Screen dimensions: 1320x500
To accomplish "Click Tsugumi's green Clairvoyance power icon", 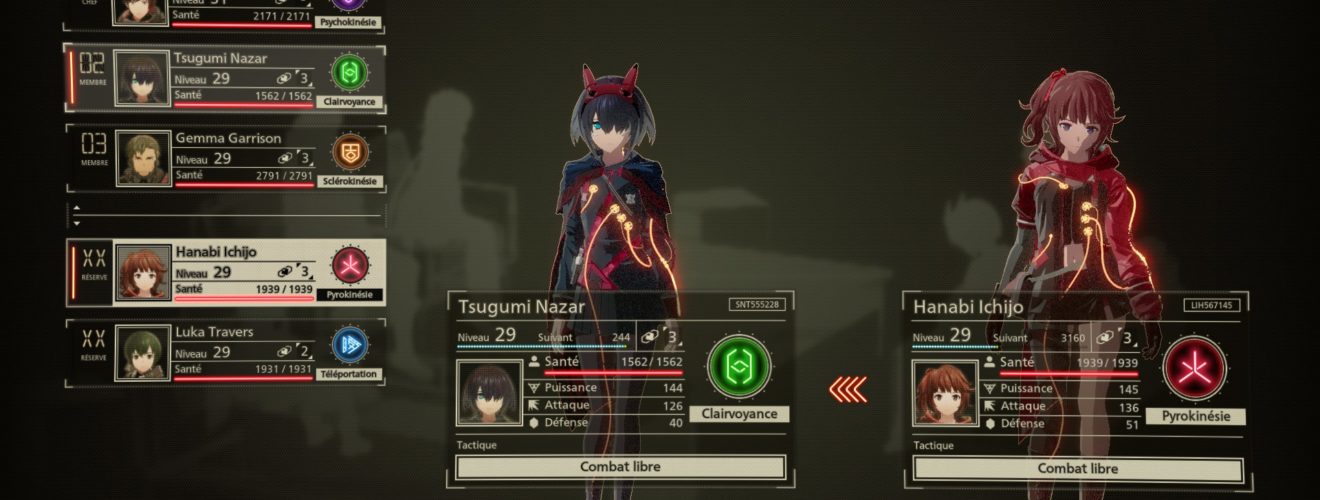I will click(739, 367).
